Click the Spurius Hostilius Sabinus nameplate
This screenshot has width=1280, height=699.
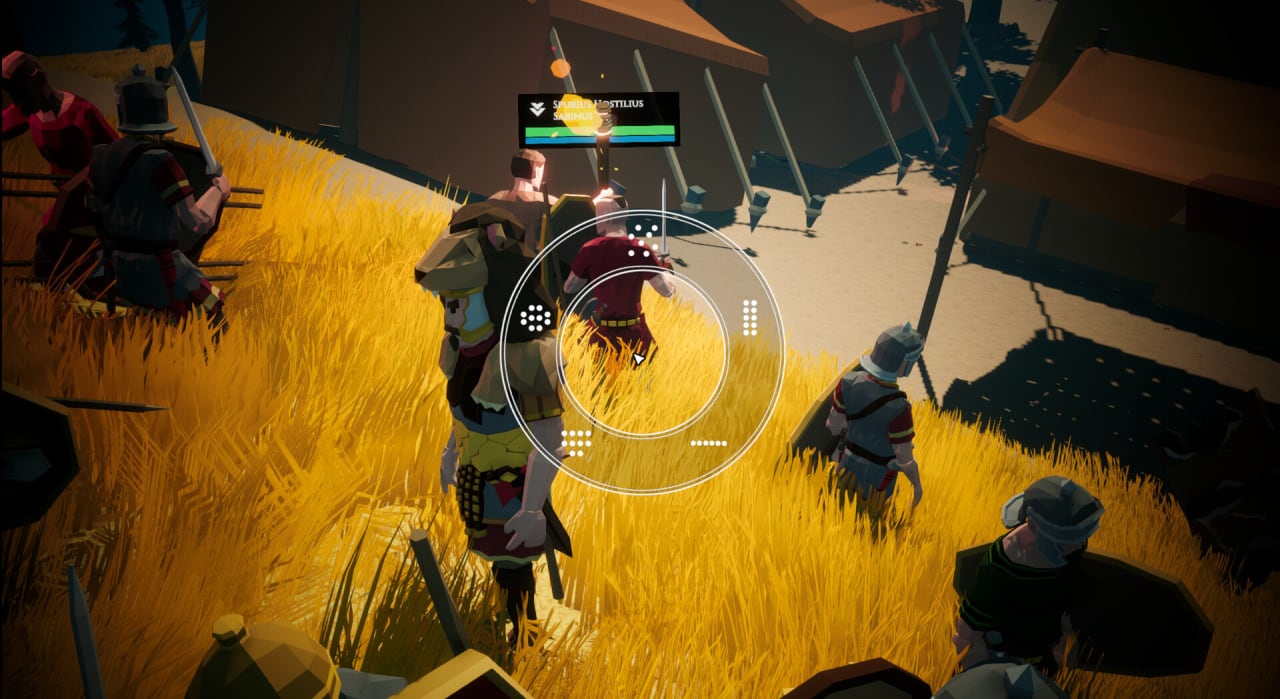598,118
